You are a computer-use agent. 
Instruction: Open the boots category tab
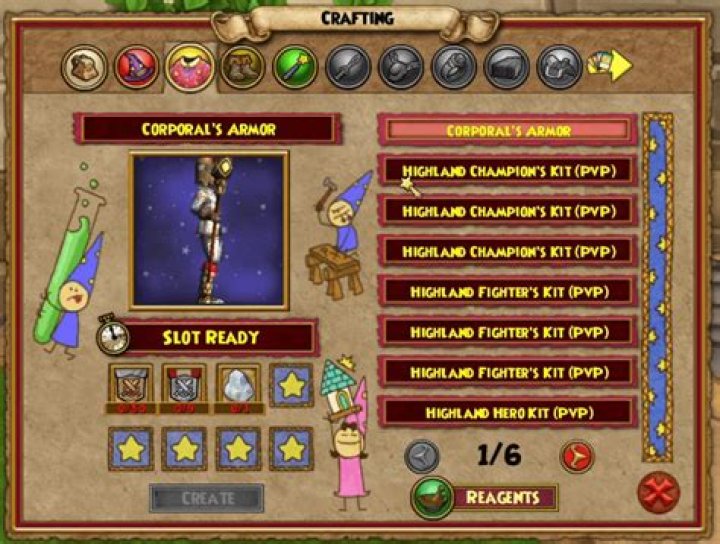242,68
